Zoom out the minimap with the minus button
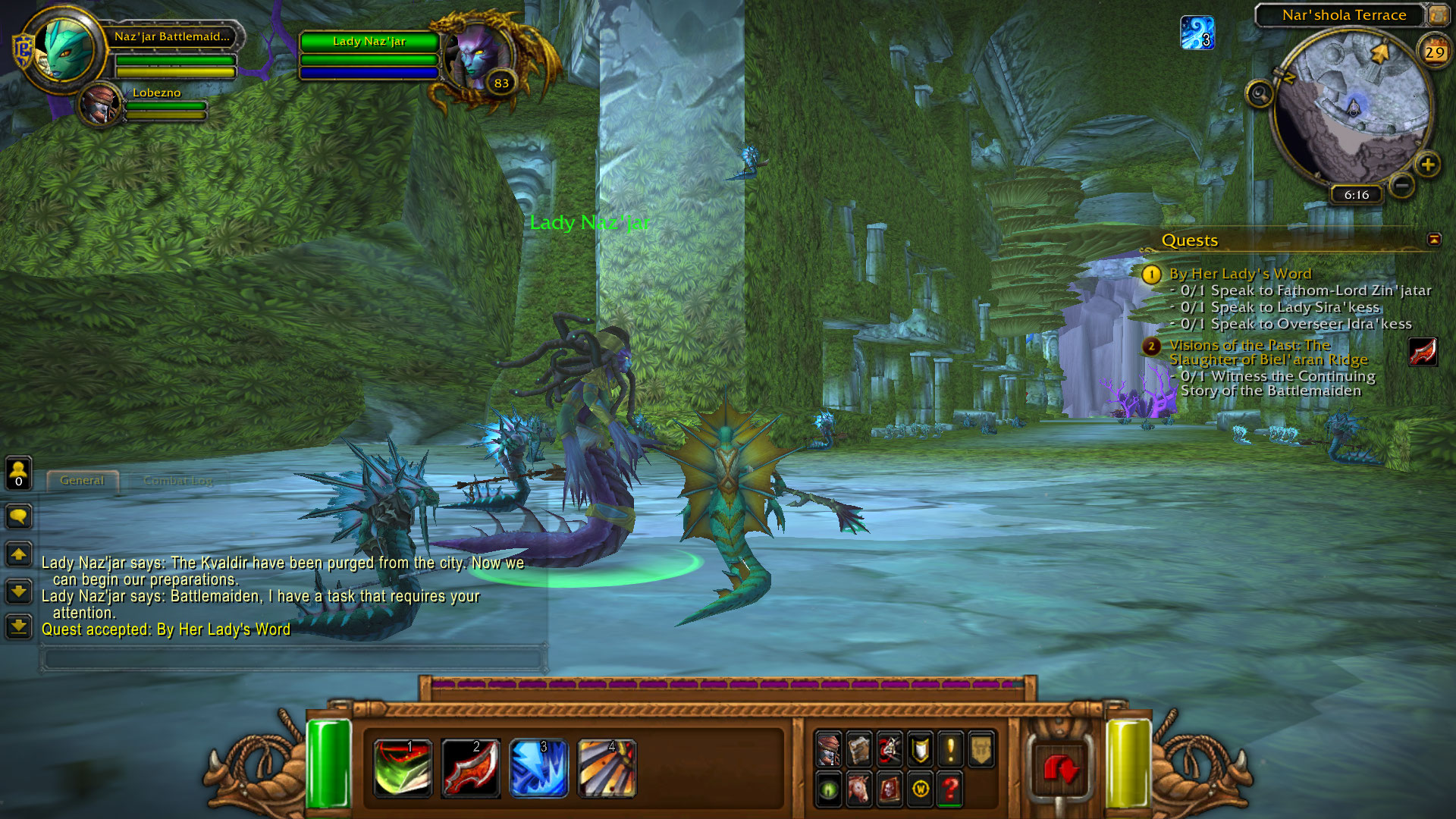 pos(1402,185)
